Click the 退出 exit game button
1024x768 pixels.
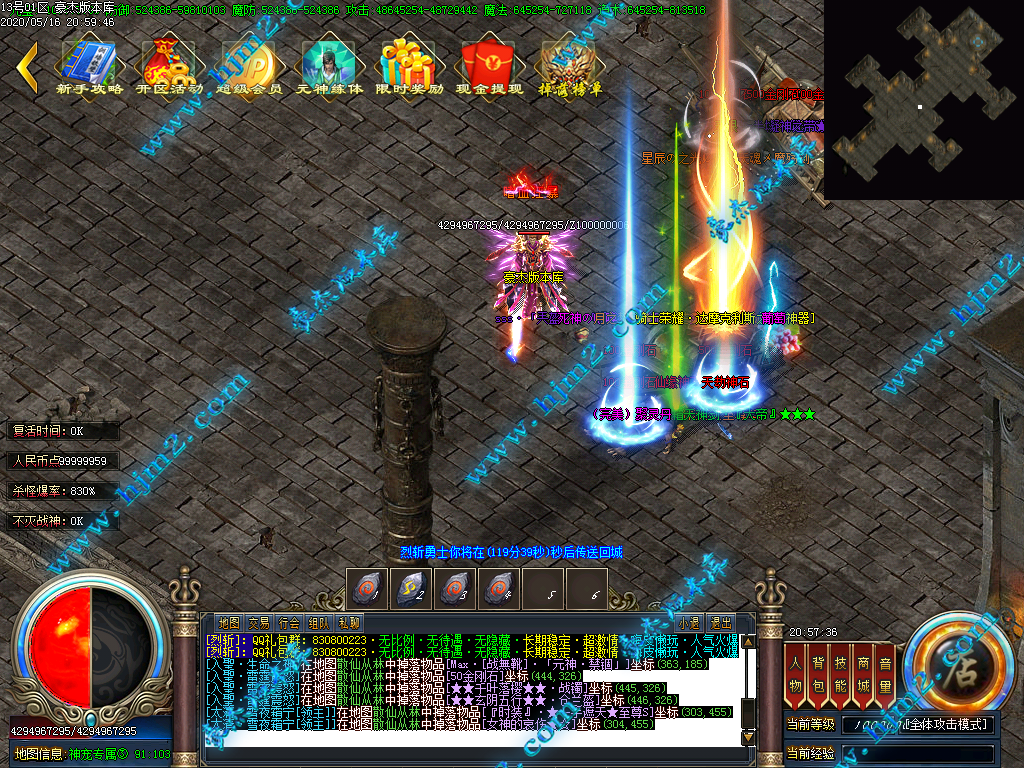(721, 622)
